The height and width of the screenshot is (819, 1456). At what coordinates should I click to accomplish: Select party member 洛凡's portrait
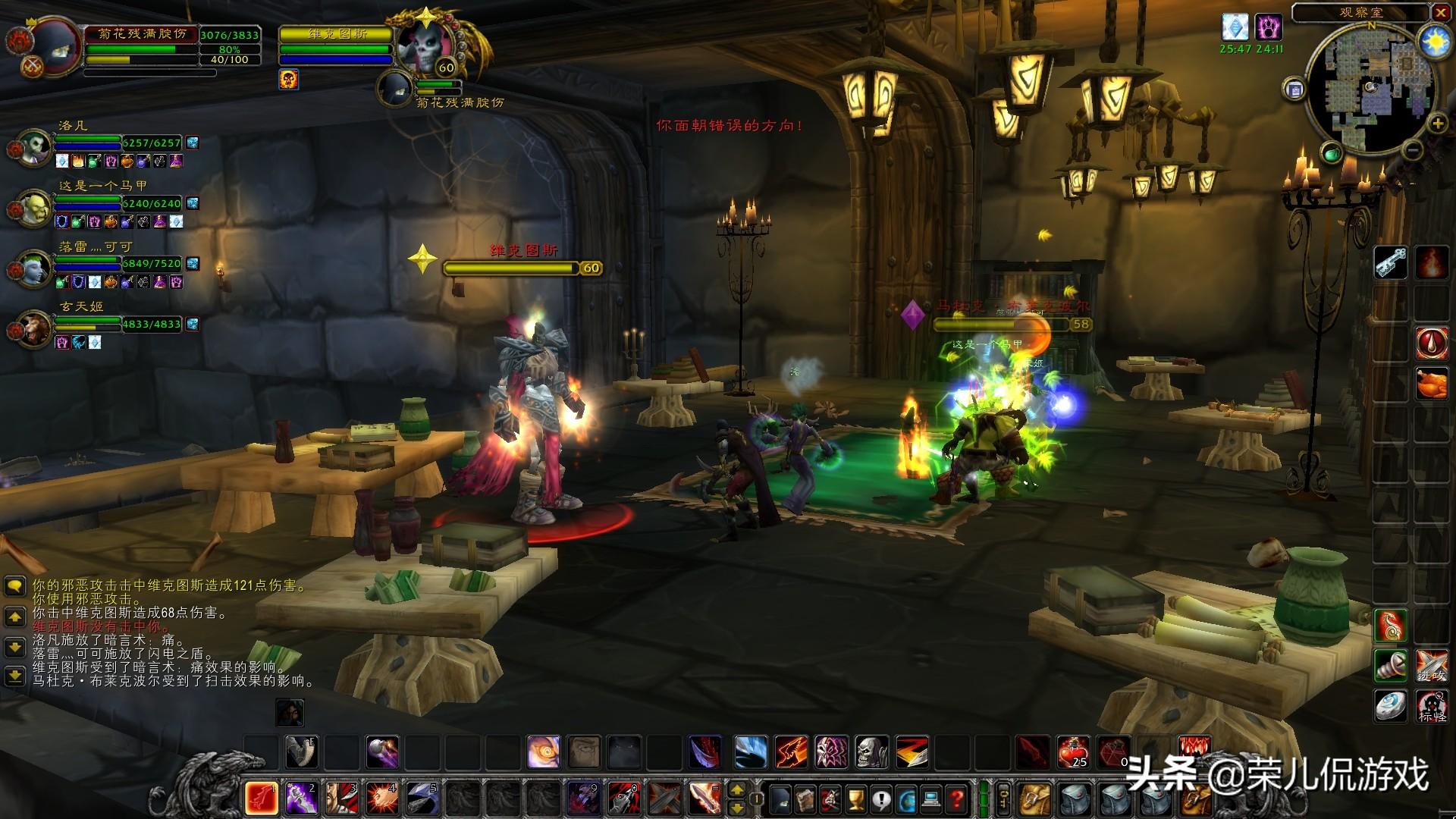33,148
